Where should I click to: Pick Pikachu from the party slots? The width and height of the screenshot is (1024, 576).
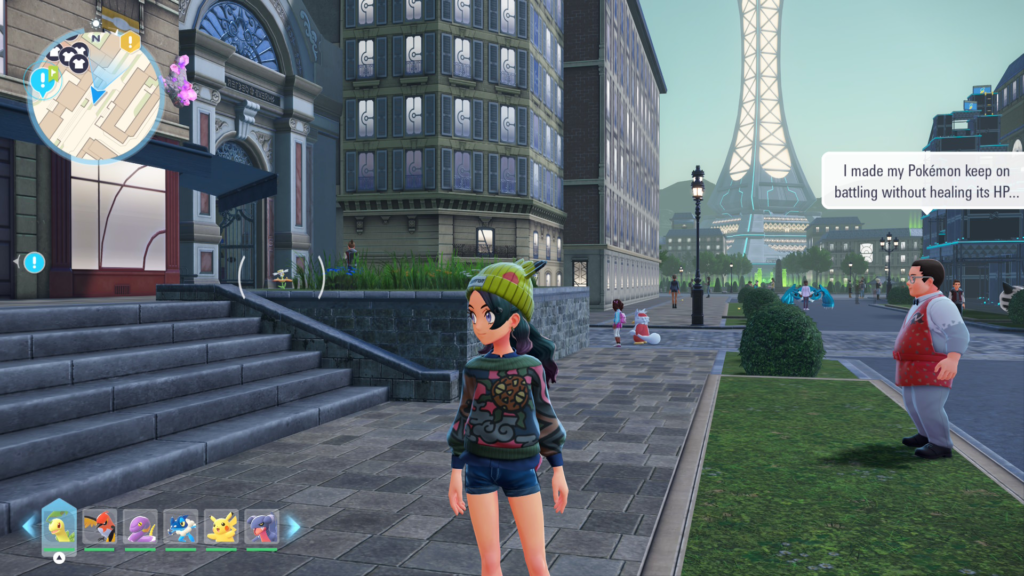[x=221, y=526]
